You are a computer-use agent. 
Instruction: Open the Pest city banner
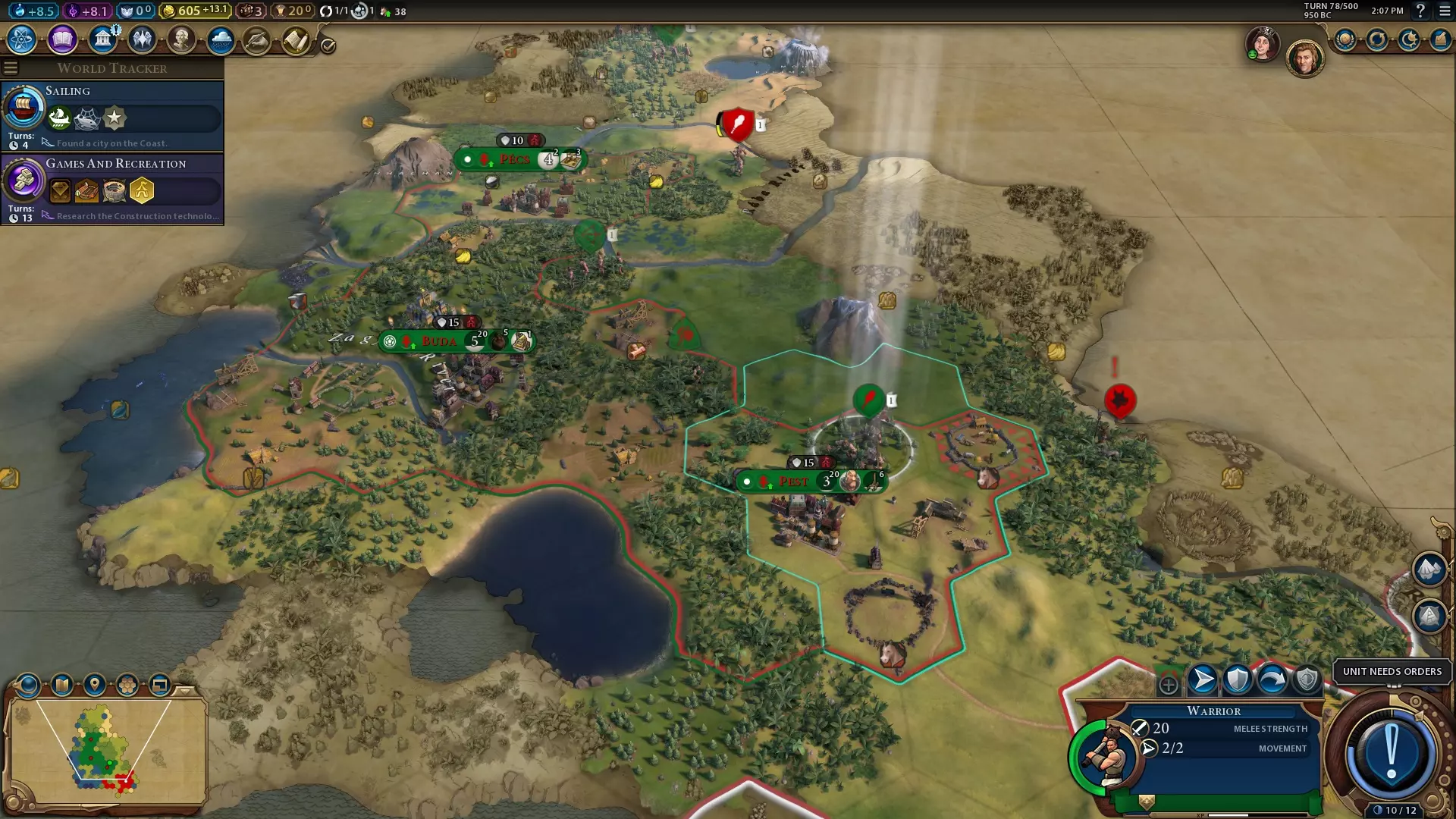pos(793,482)
